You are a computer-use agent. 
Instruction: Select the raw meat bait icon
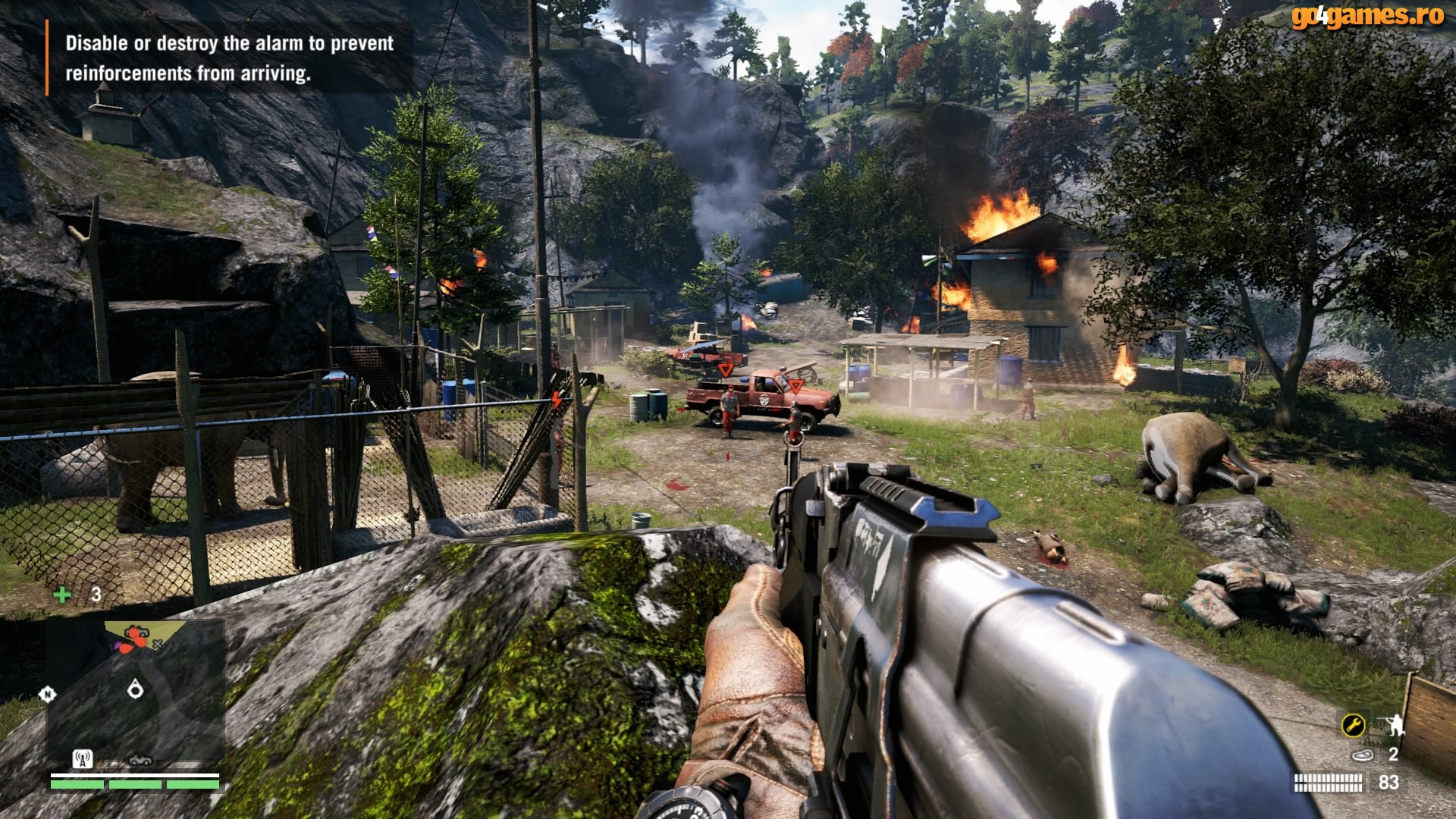[1363, 755]
